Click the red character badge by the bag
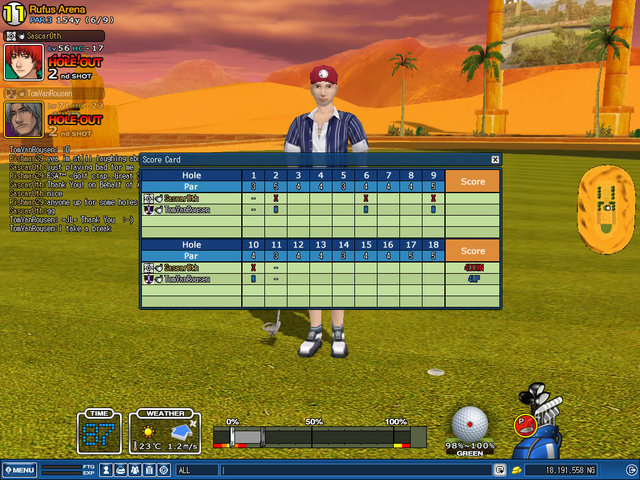 pyautogui.click(x=524, y=424)
